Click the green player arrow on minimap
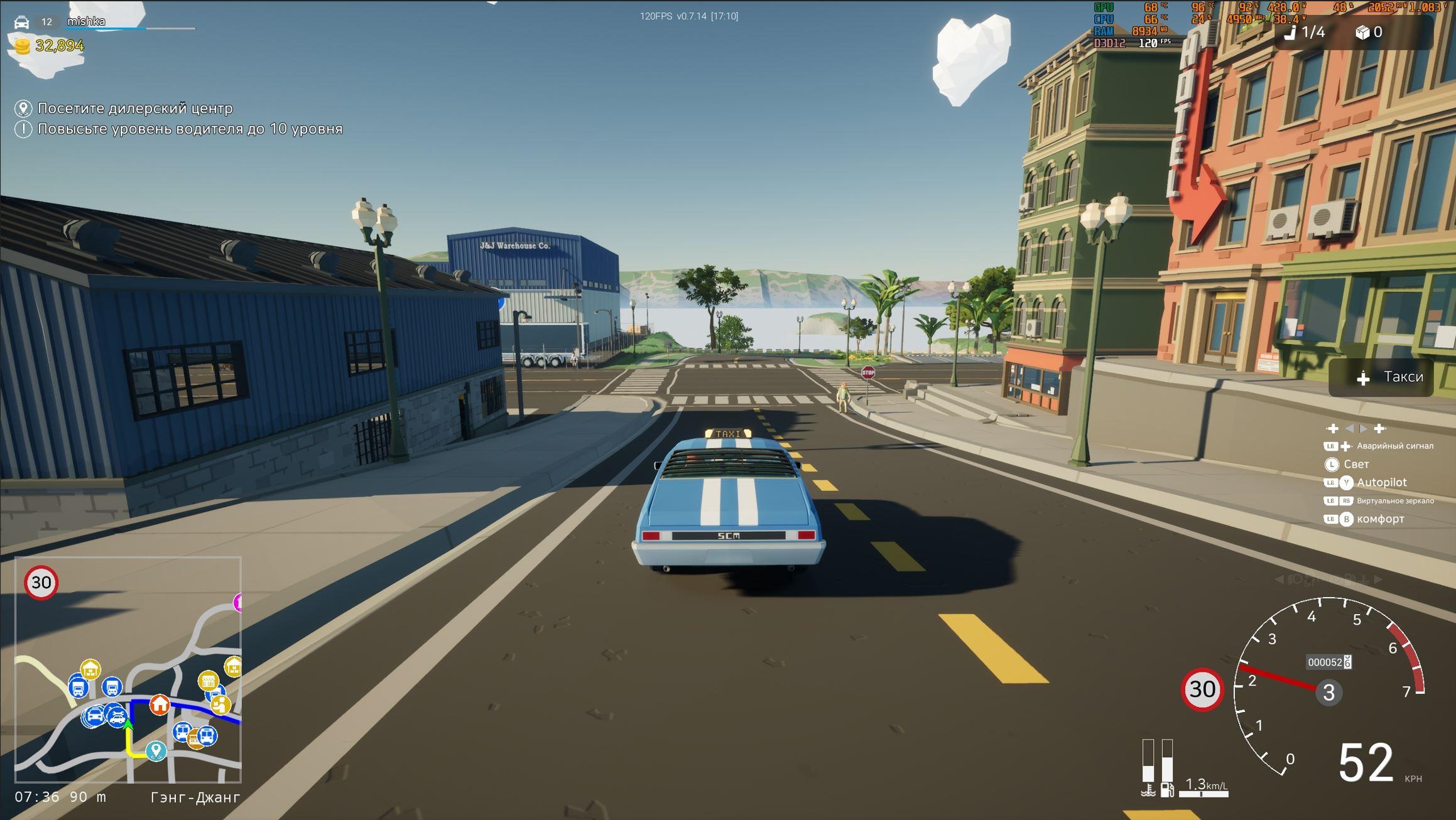This screenshot has height=820, width=1456. (x=128, y=725)
